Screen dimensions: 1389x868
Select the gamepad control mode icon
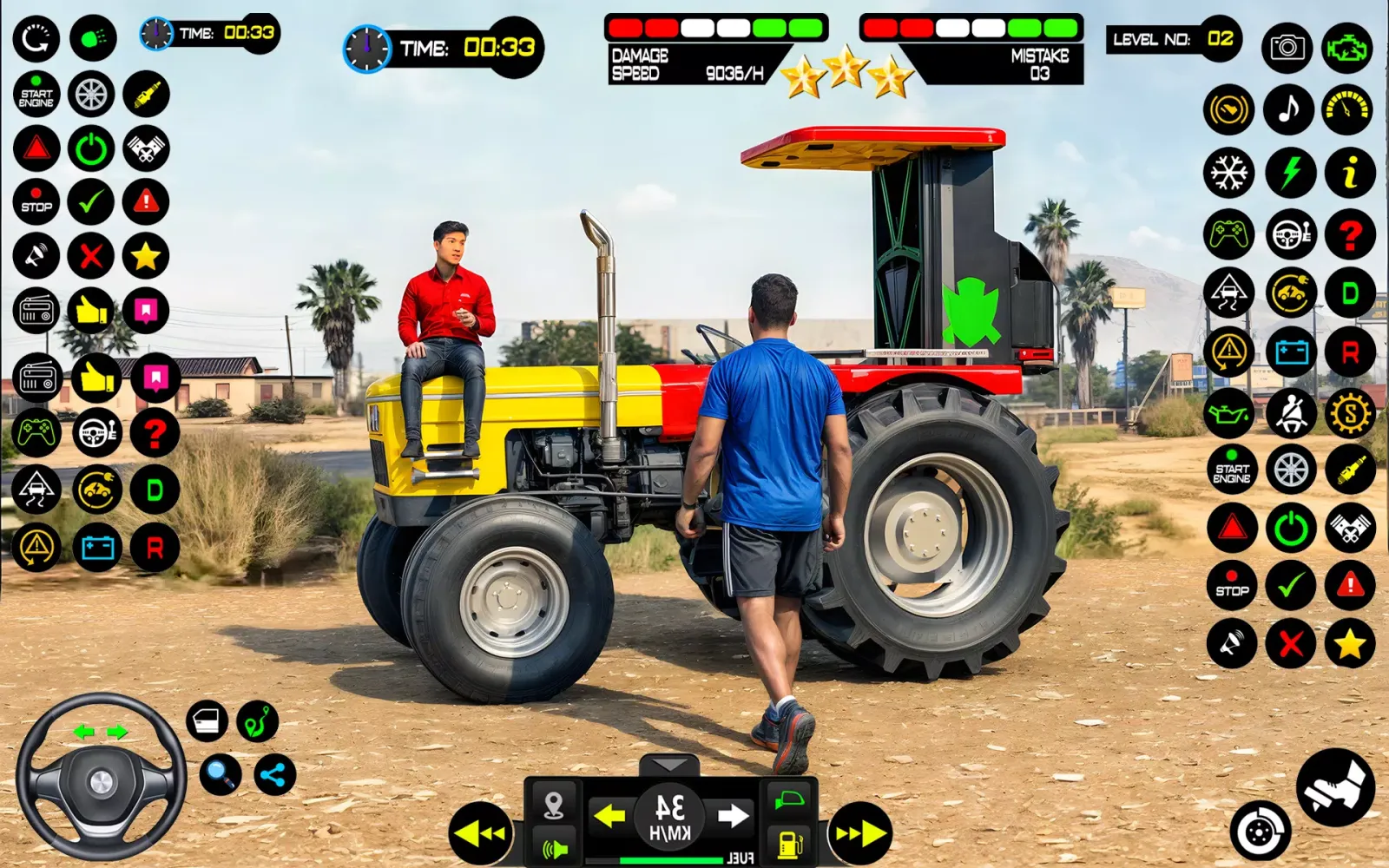tap(1228, 232)
